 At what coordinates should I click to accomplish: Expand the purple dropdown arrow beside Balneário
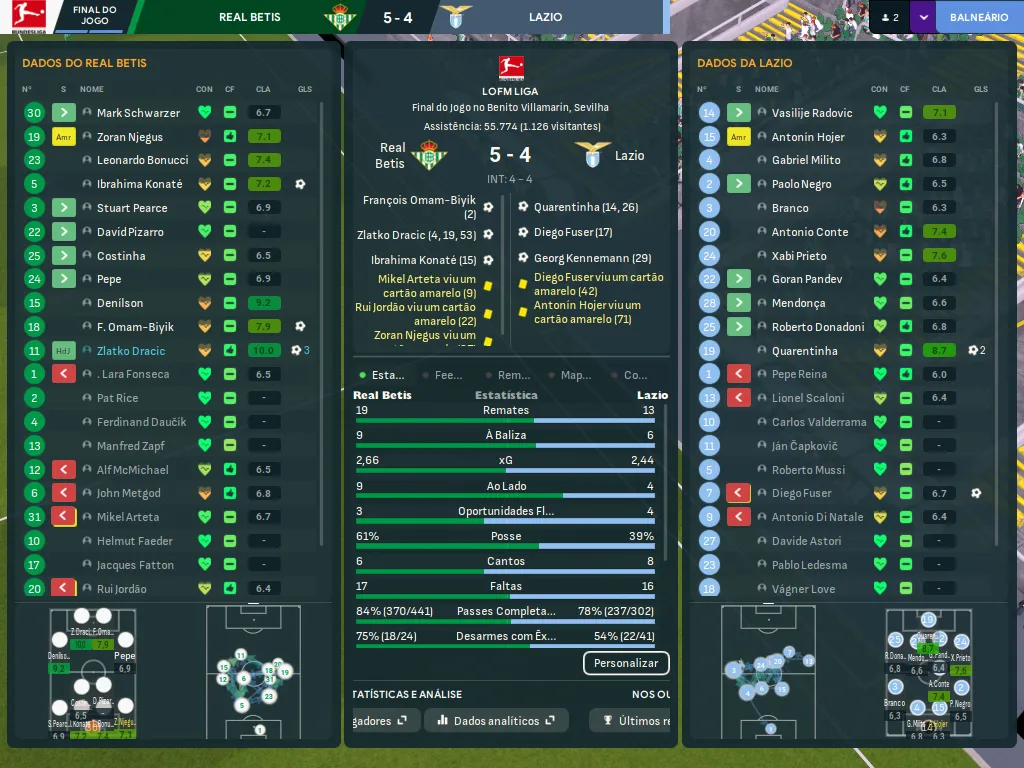pyautogui.click(x=922, y=17)
